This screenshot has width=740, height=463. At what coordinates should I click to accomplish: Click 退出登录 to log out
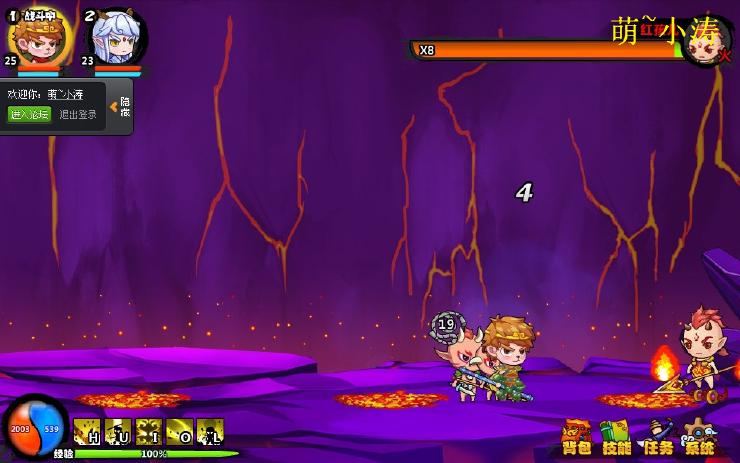tap(78, 114)
